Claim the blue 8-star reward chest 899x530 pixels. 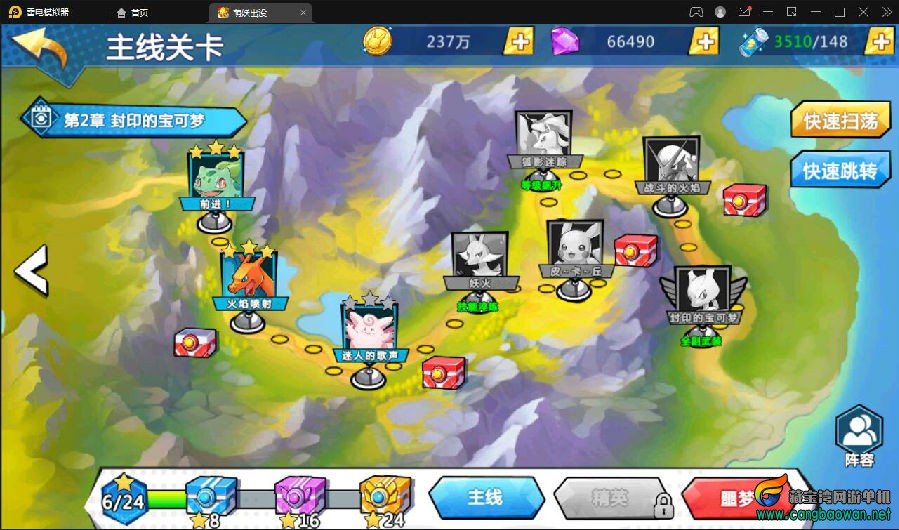coord(212,496)
